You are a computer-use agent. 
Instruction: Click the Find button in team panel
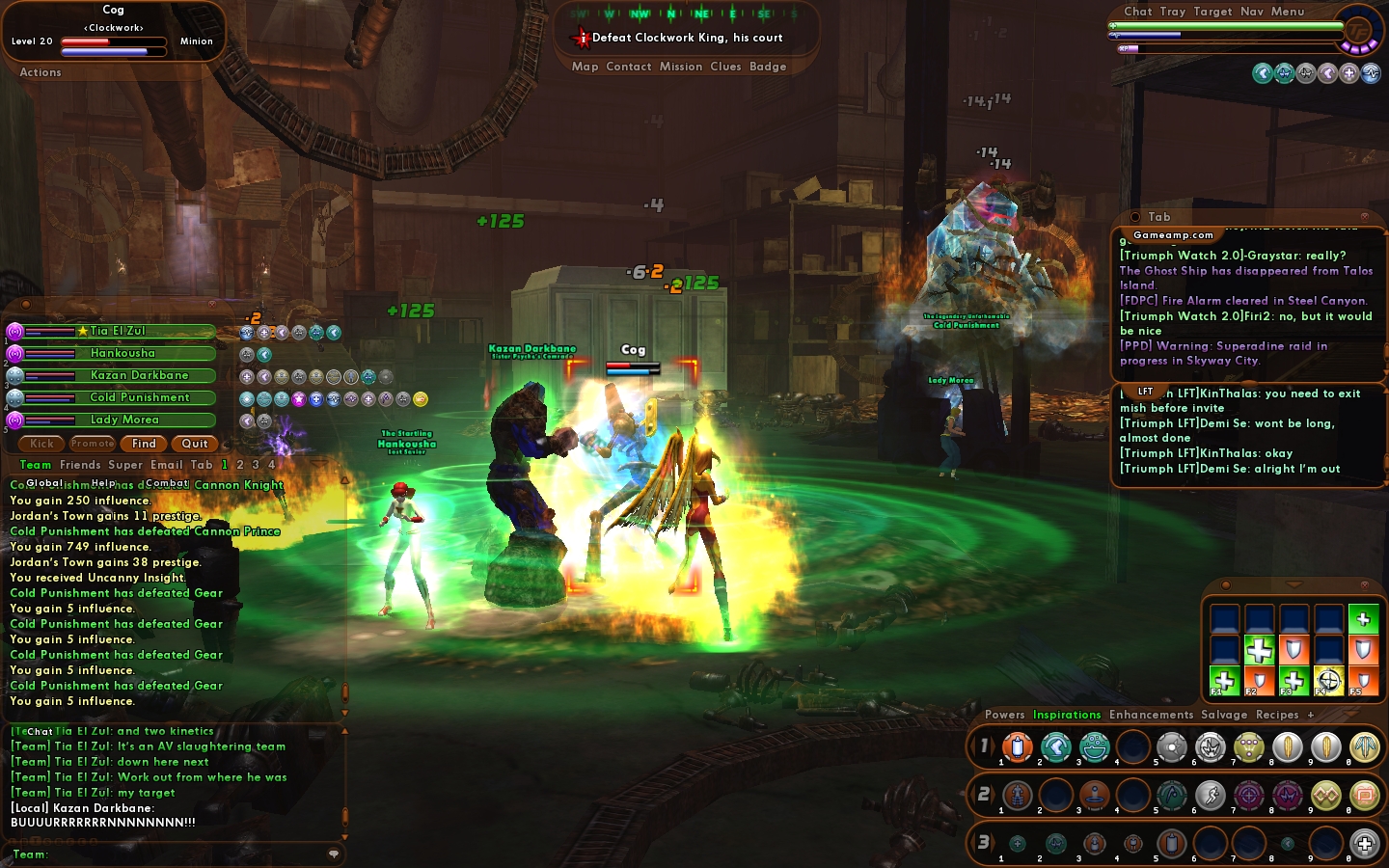[x=144, y=444]
